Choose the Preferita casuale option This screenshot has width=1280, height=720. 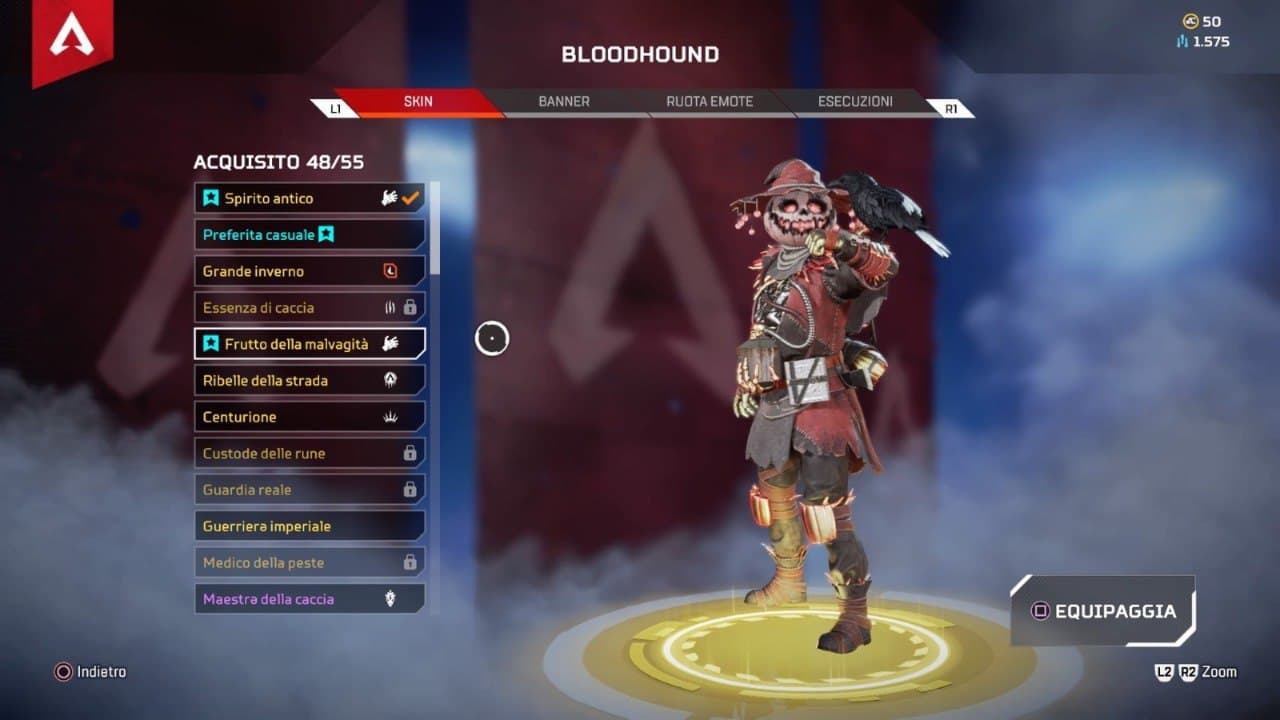[309, 235]
